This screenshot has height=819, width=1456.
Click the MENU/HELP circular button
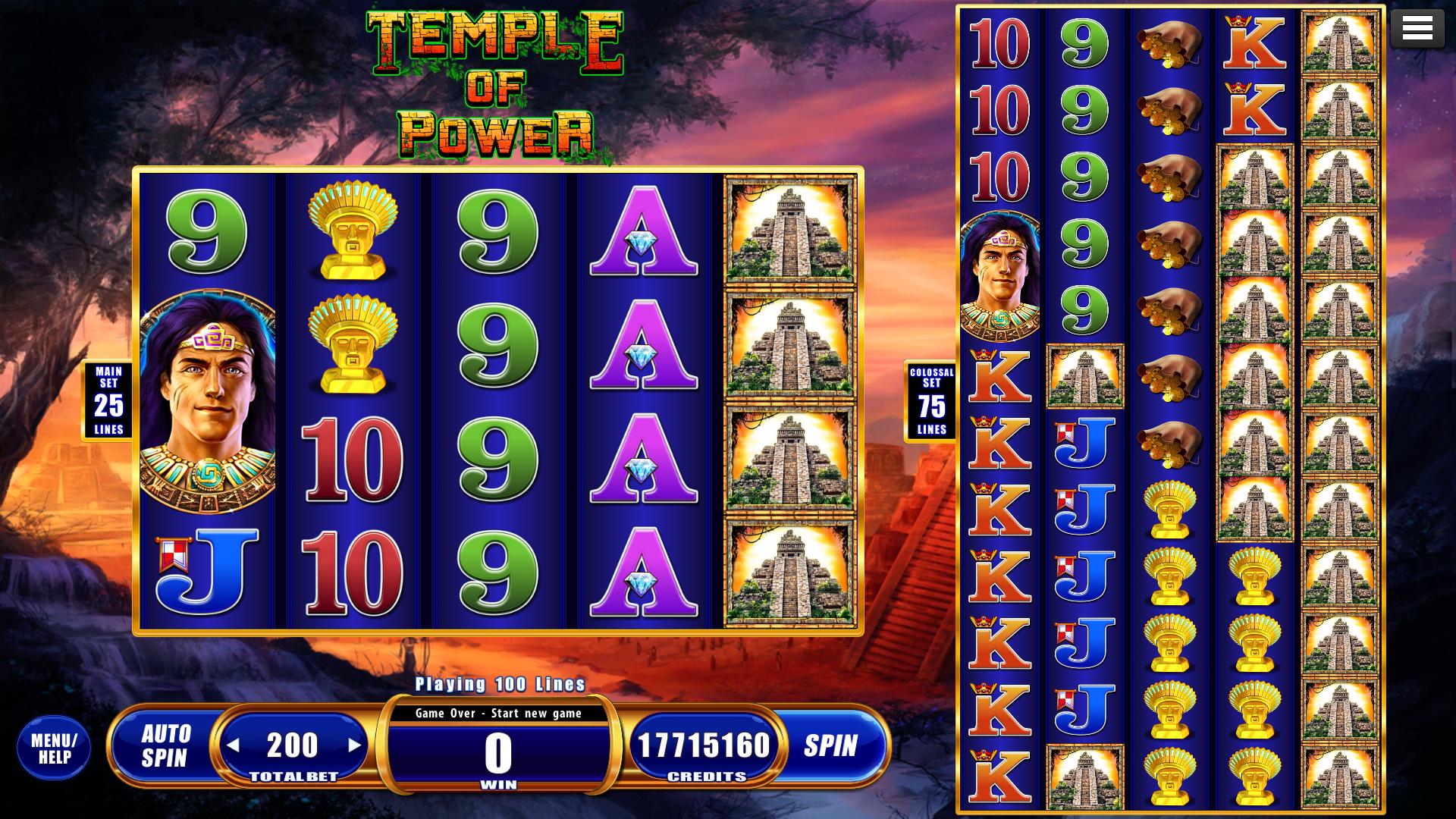(55, 747)
